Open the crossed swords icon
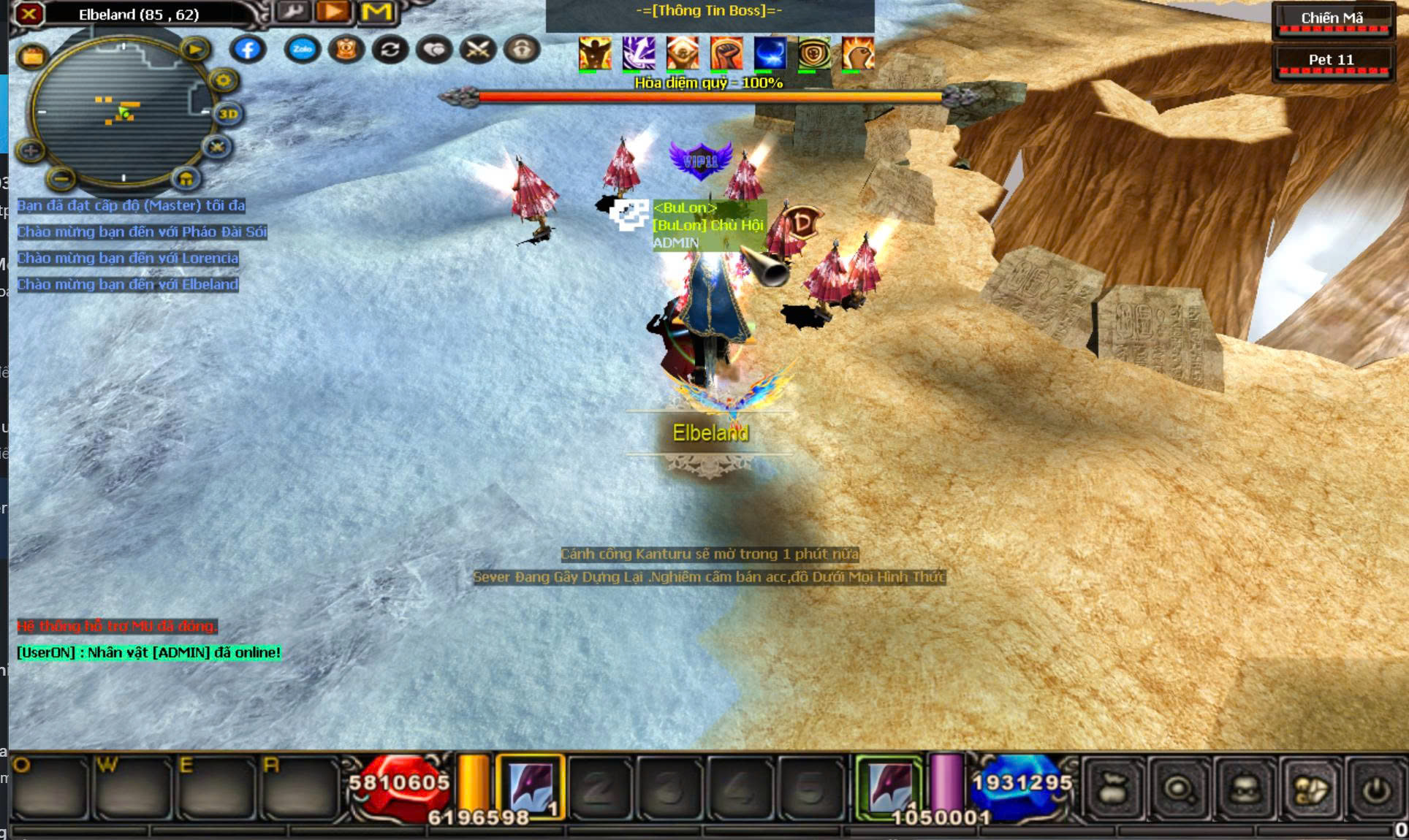This screenshot has width=1409, height=840. point(478,50)
